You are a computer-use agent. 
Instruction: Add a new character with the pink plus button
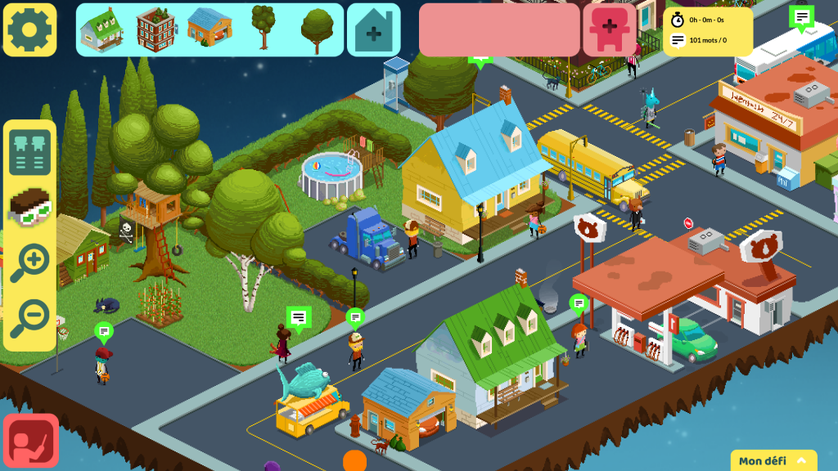click(610, 29)
